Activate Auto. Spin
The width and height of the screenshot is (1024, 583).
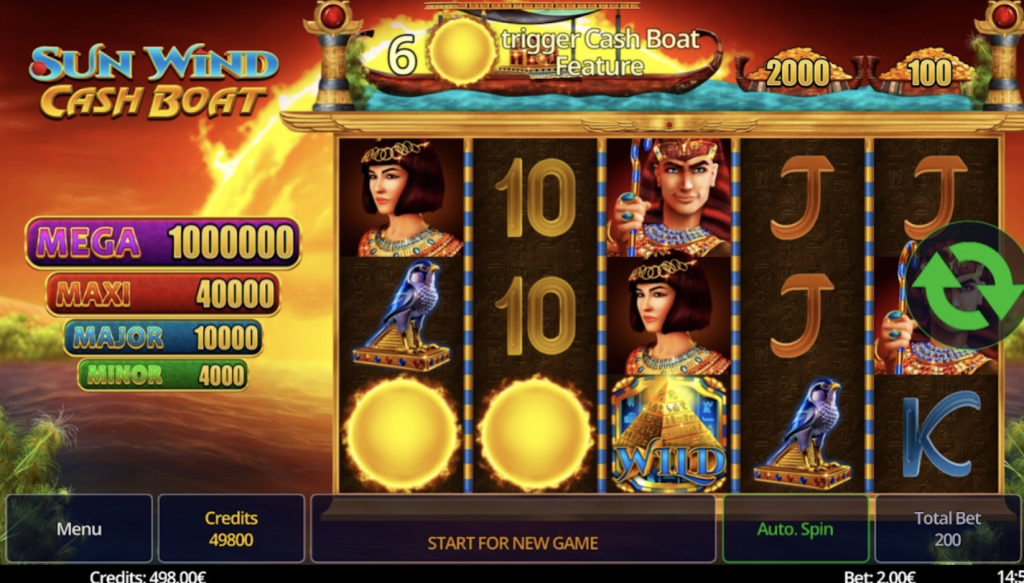794,529
